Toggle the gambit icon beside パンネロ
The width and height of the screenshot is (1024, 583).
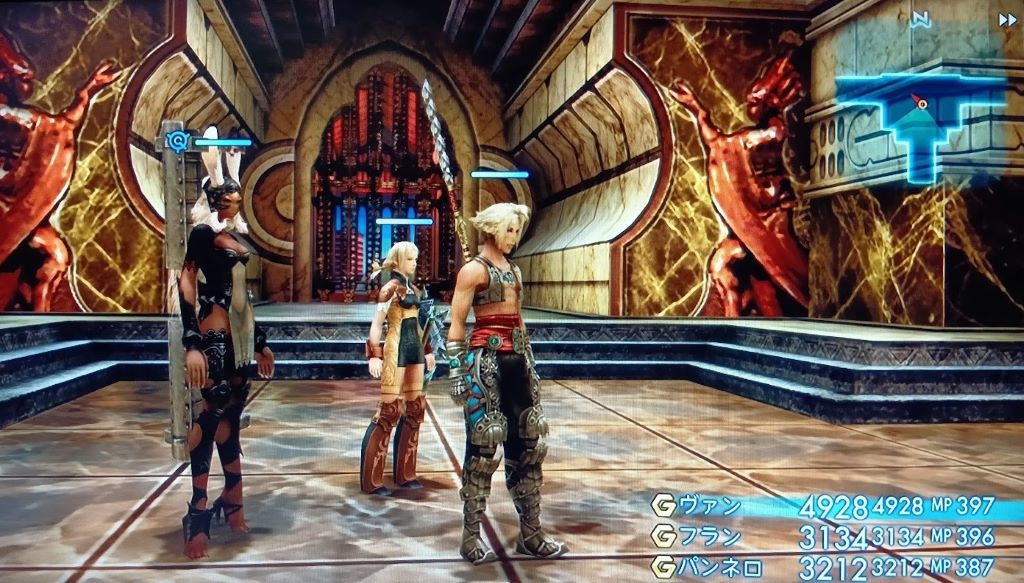pos(661,566)
